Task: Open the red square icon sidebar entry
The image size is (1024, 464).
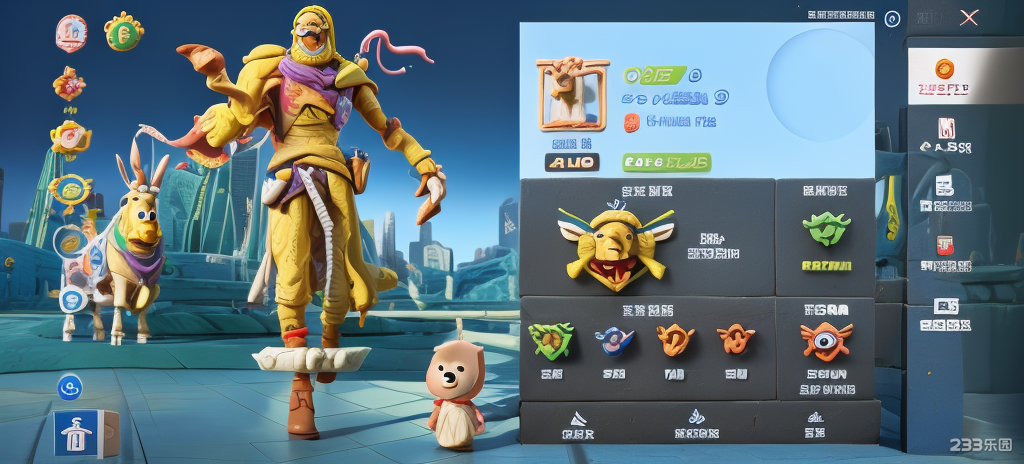Action: [944, 244]
